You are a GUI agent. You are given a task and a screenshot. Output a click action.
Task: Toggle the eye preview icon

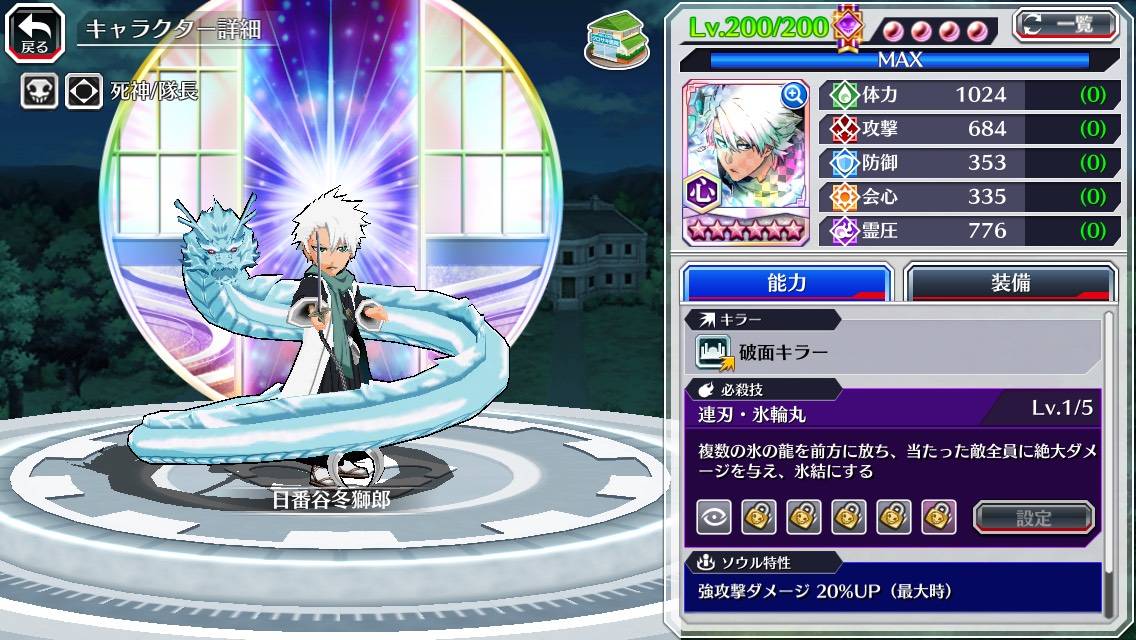[x=712, y=517]
